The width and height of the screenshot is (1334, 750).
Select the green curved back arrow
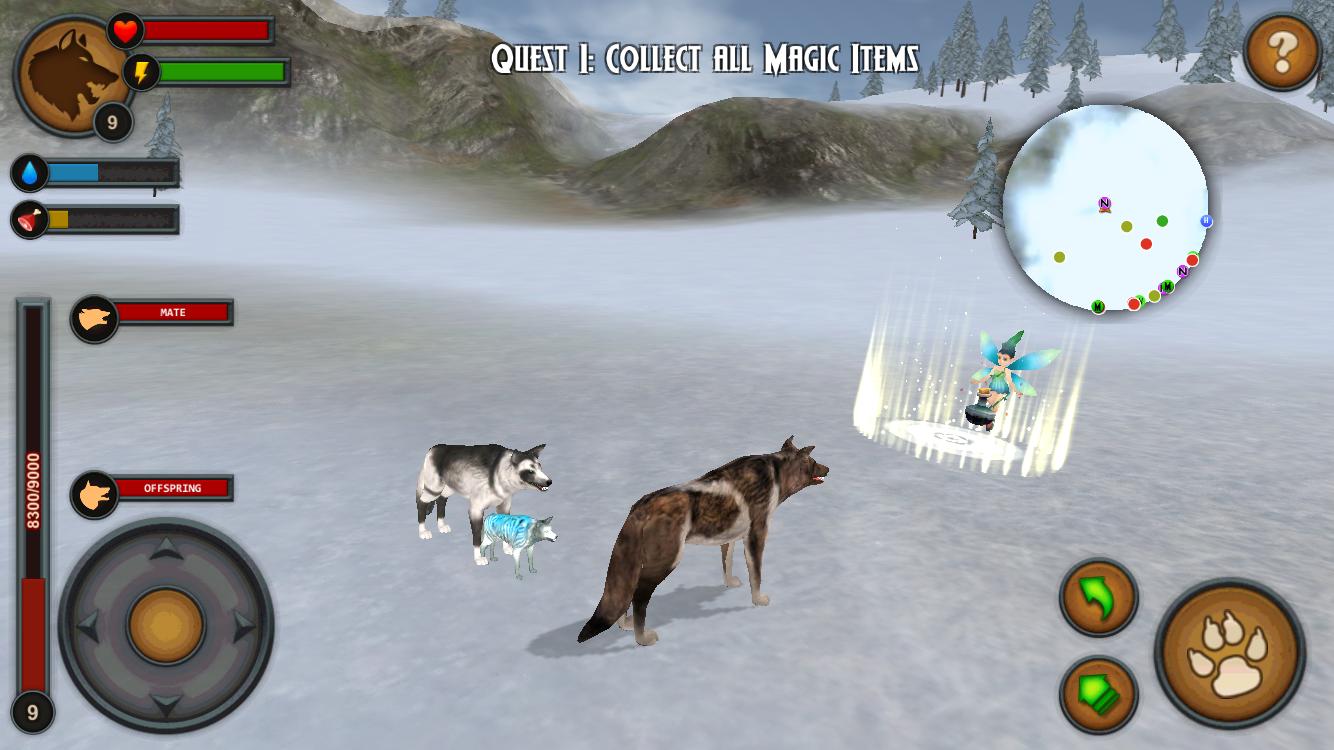pos(1098,598)
